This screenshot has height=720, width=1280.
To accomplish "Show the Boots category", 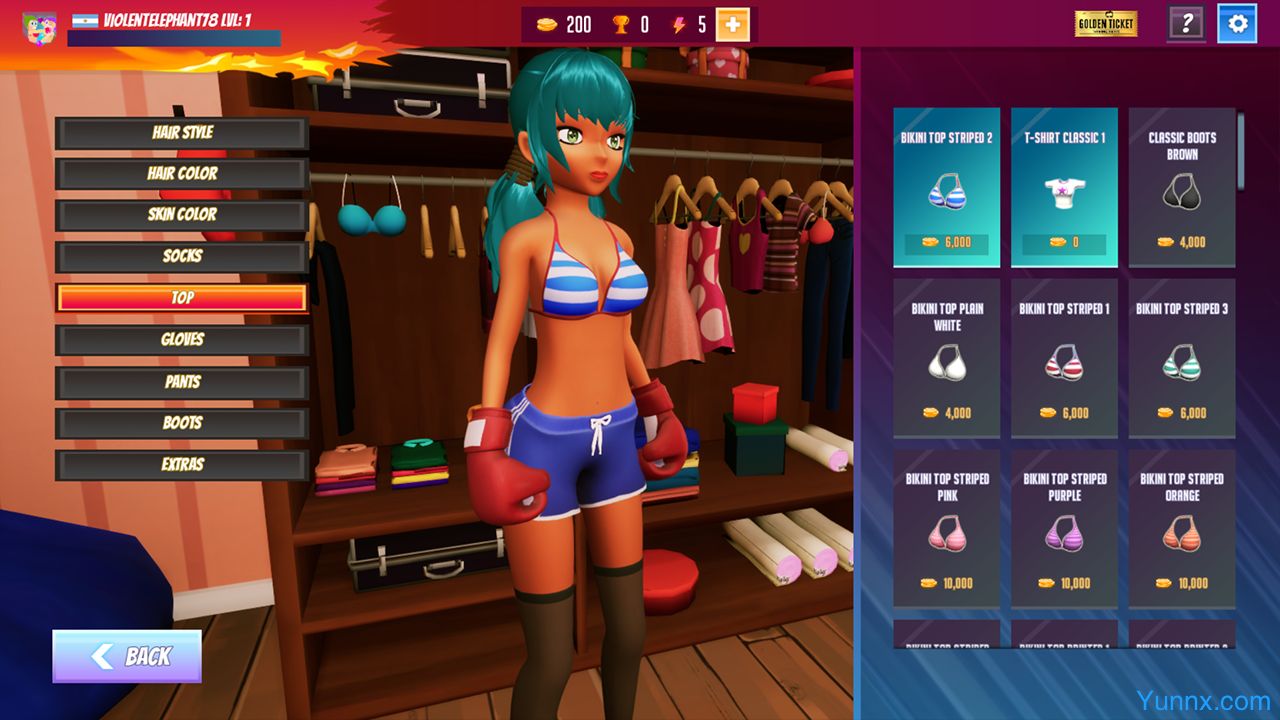I will [182, 423].
